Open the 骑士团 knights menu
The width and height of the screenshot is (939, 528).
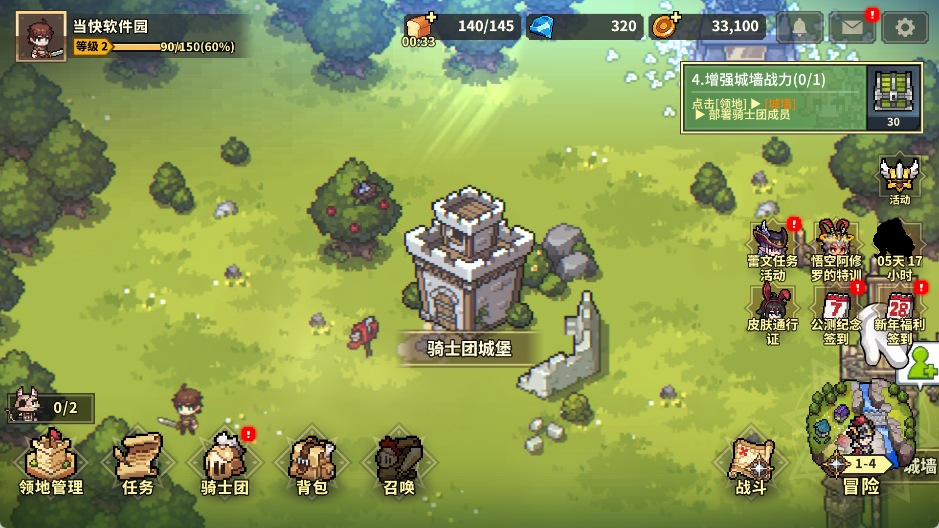(225, 464)
